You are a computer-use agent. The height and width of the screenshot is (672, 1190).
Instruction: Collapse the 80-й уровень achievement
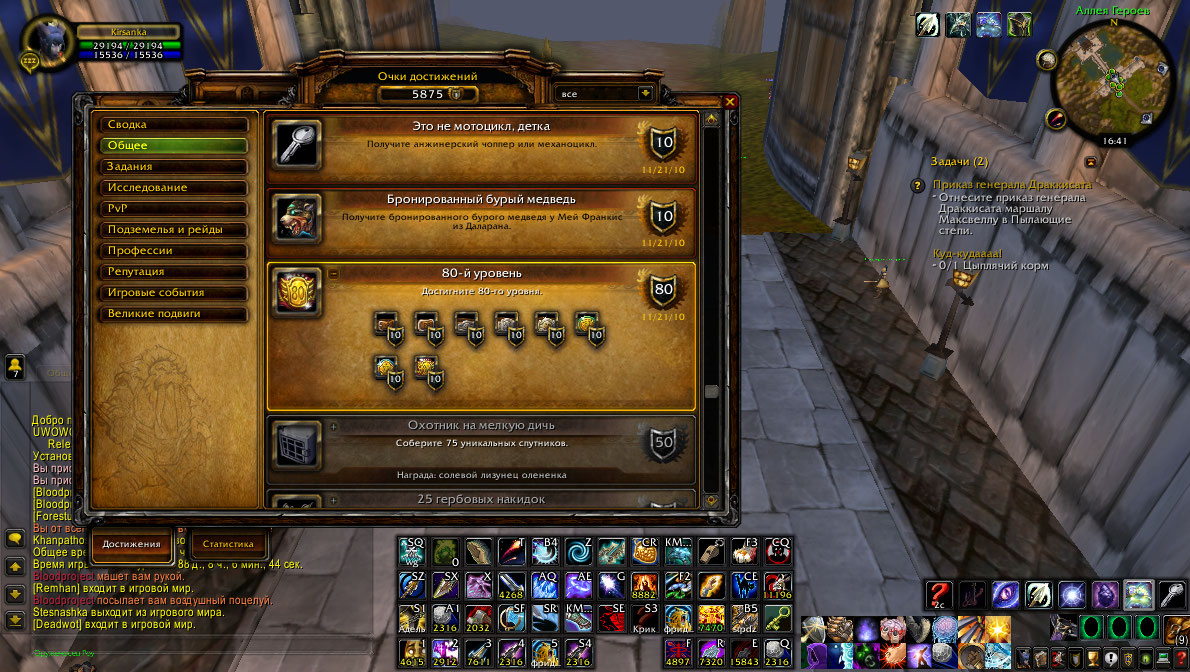(333, 274)
